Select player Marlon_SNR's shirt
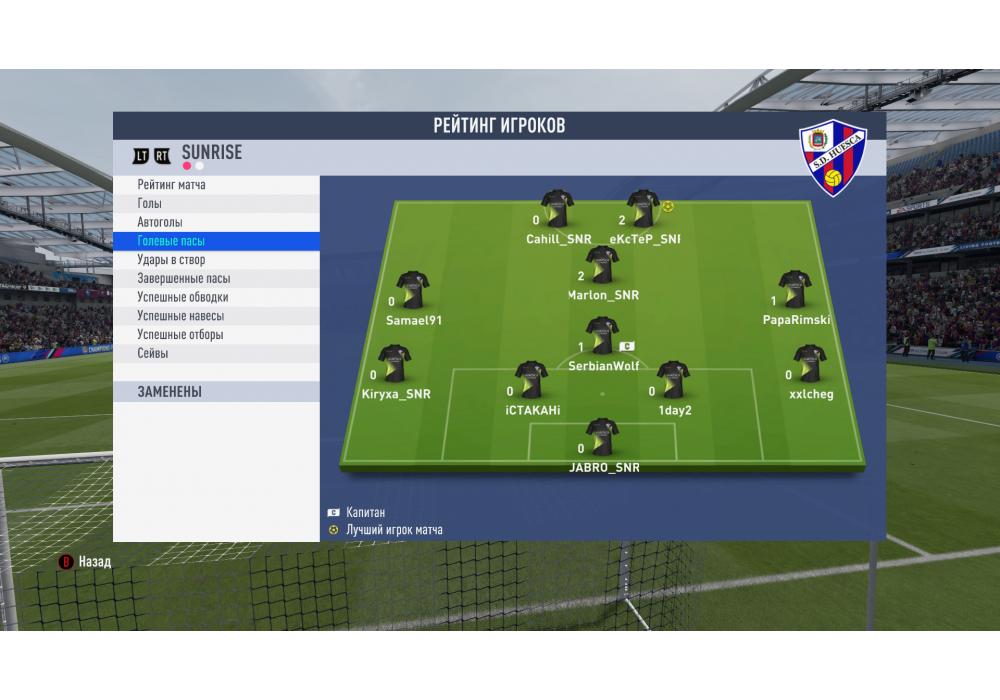This screenshot has height=700, width=1000. (x=602, y=266)
